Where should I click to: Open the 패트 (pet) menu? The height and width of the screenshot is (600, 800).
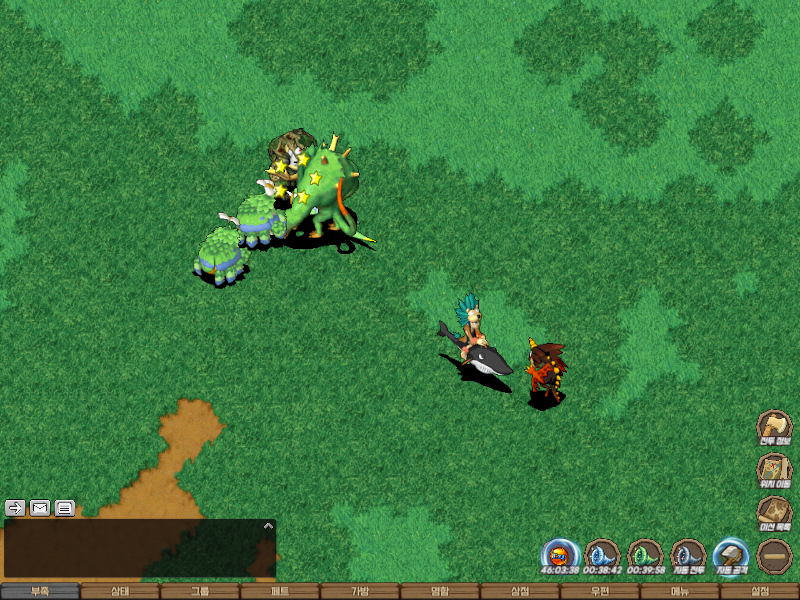point(280,591)
